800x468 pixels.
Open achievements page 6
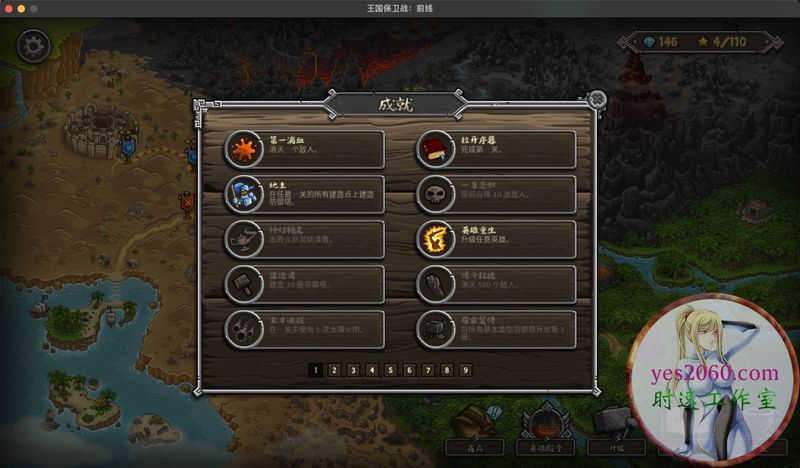409,369
